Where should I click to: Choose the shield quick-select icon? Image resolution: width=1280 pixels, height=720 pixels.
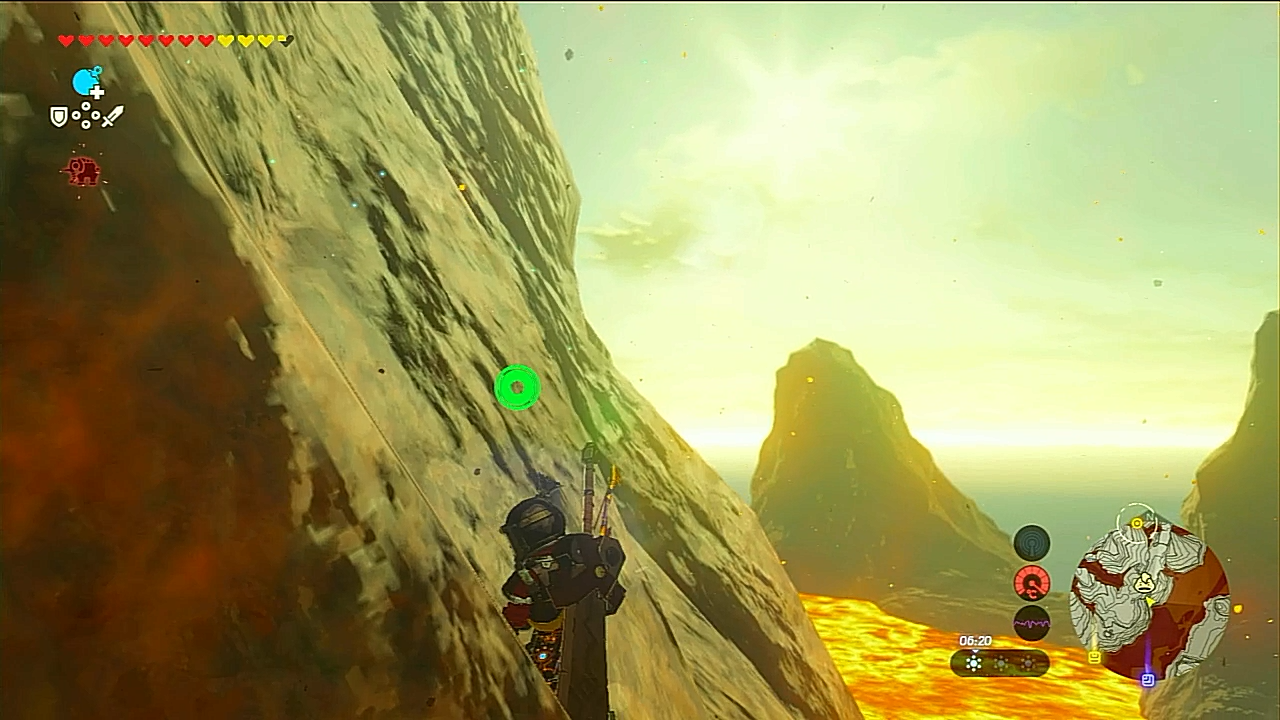coord(59,117)
